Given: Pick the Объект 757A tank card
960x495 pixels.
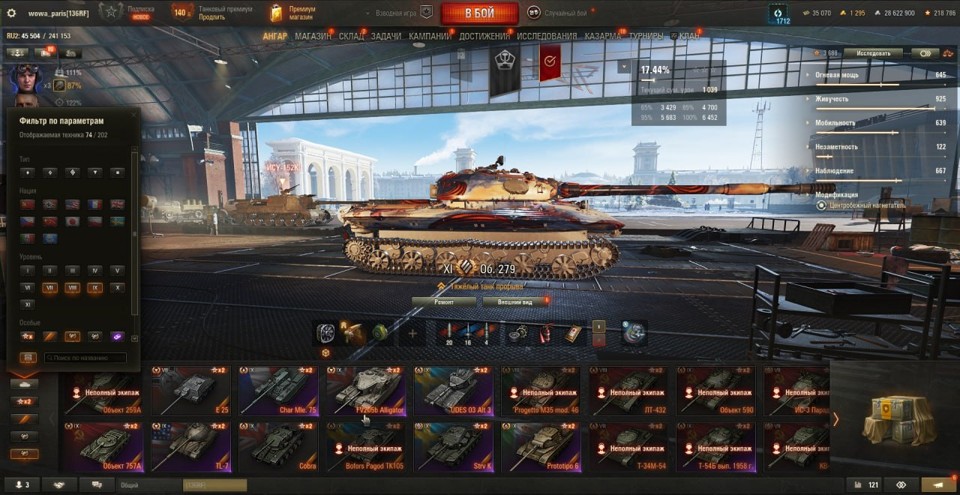Looking at the screenshot, I should (x=103, y=447).
